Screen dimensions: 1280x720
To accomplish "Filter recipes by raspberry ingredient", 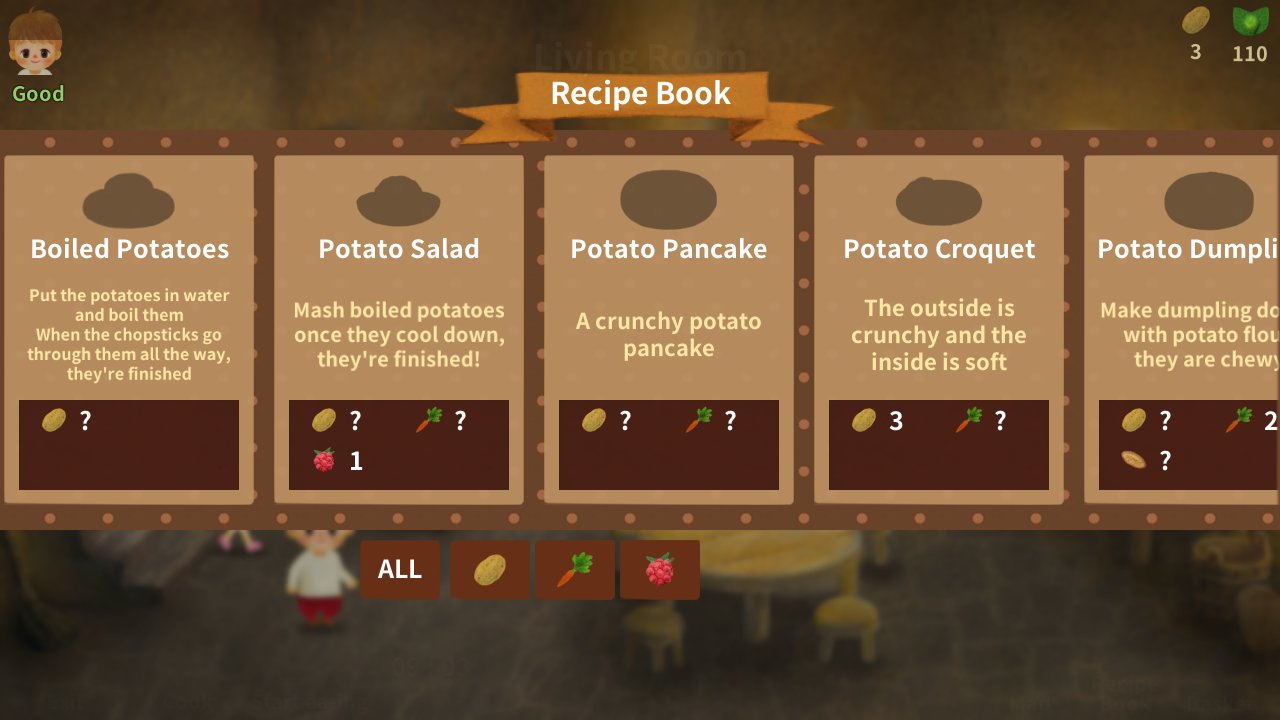I will [x=660, y=569].
